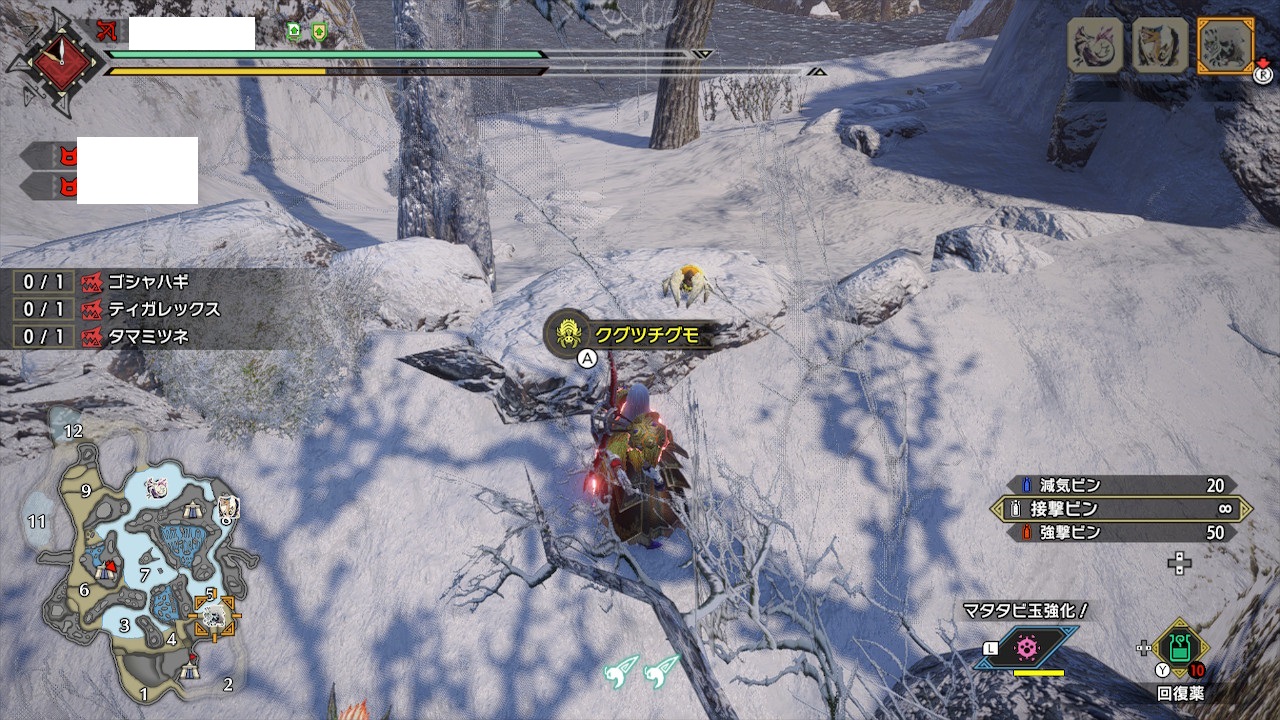Click the Tigrex marker near area 8
This screenshot has height=720, width=1280.
(226, 501)
